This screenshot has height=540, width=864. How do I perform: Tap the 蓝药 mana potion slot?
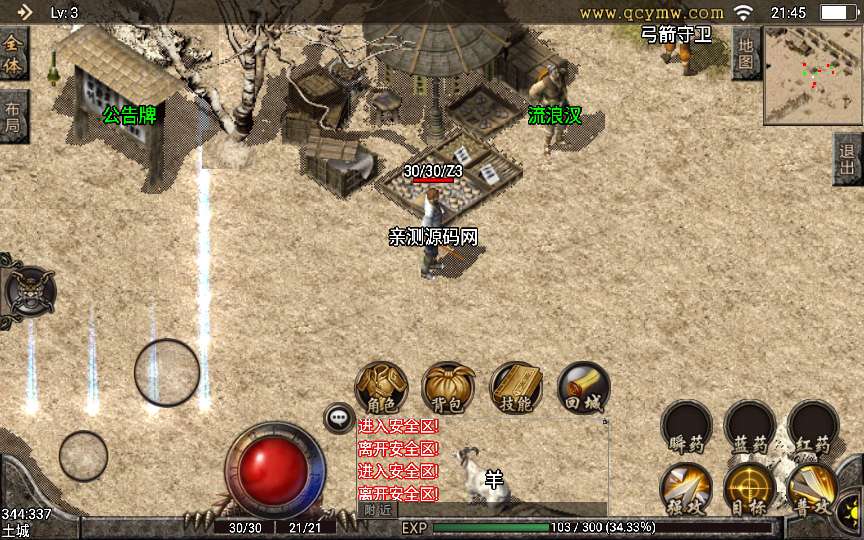pyautogui.click(x=750, y=426)
